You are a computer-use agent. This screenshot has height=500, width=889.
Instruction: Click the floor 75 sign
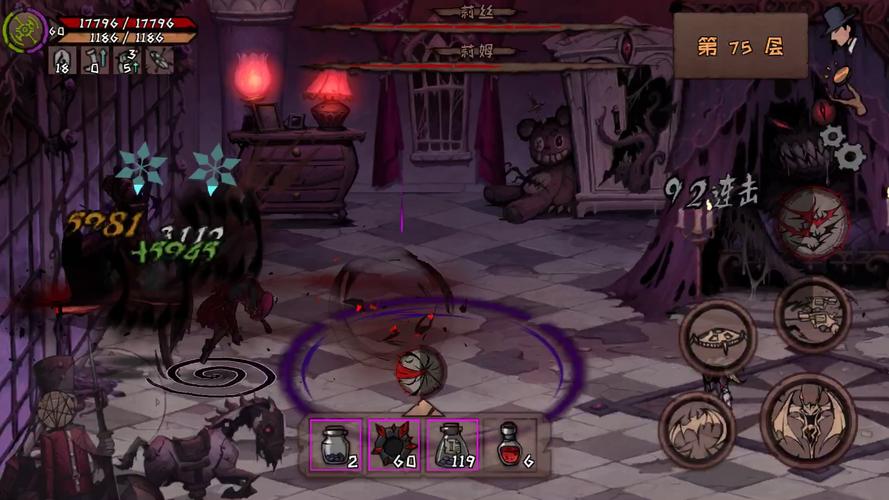[x=739, y=47]
